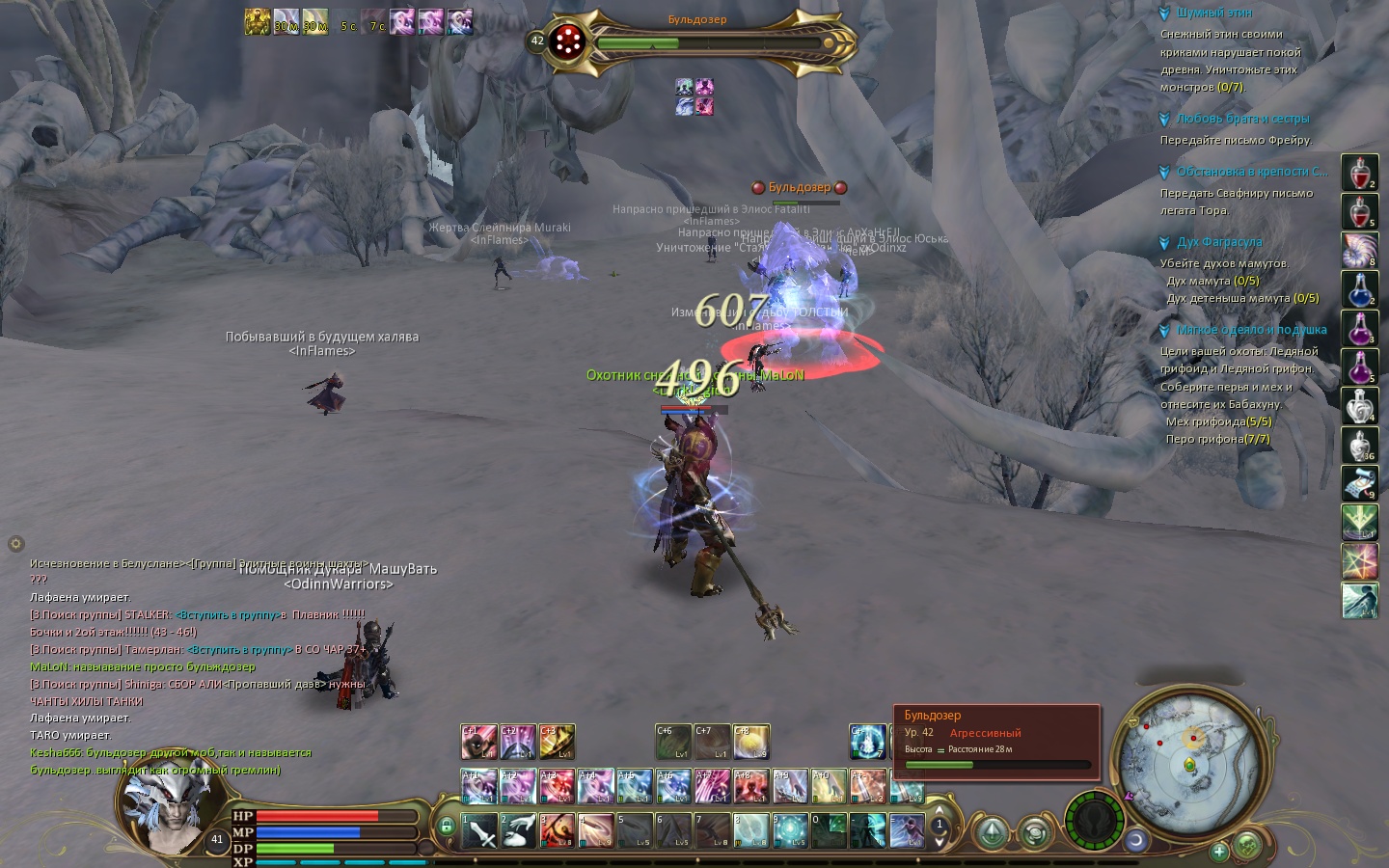
Task: Use the blue mana potion
Action: (1359, 289)
